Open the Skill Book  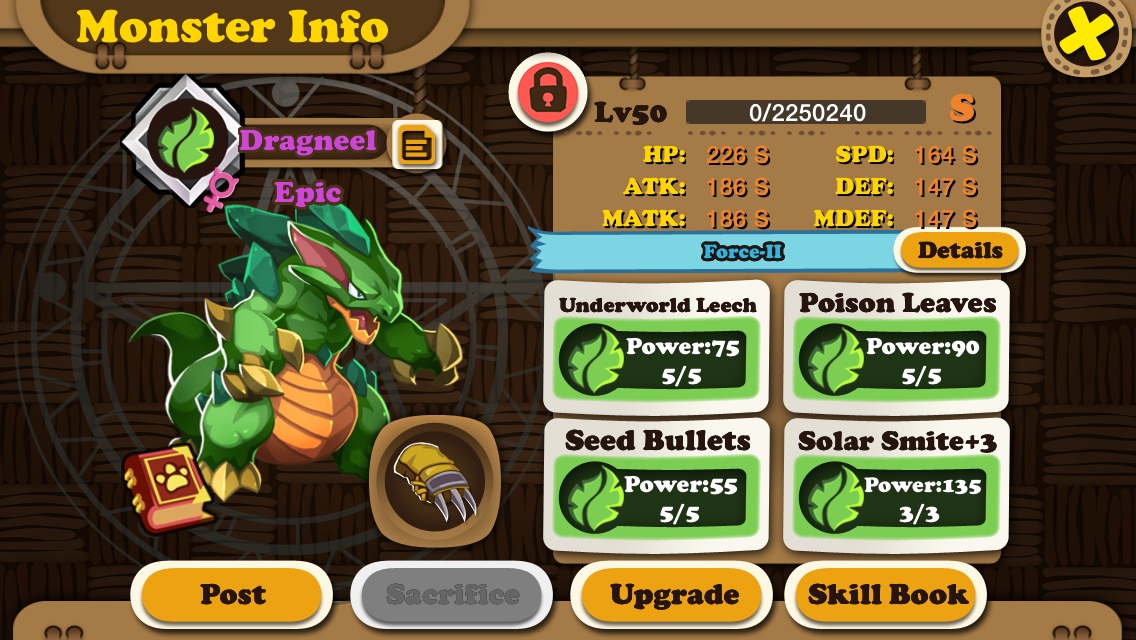tap(887, 594)
